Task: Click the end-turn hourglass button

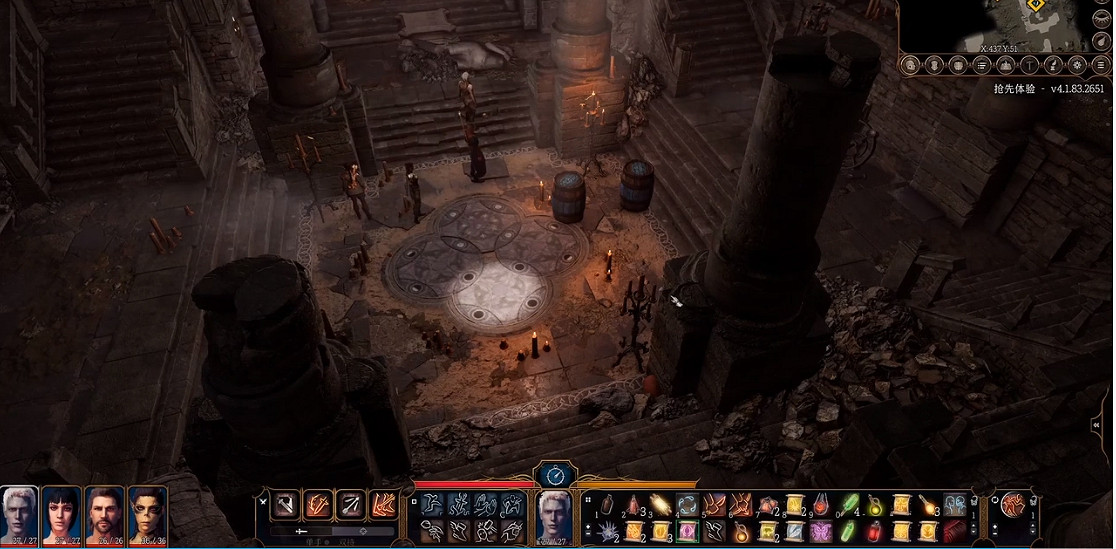Action: (x=552, y=473)
